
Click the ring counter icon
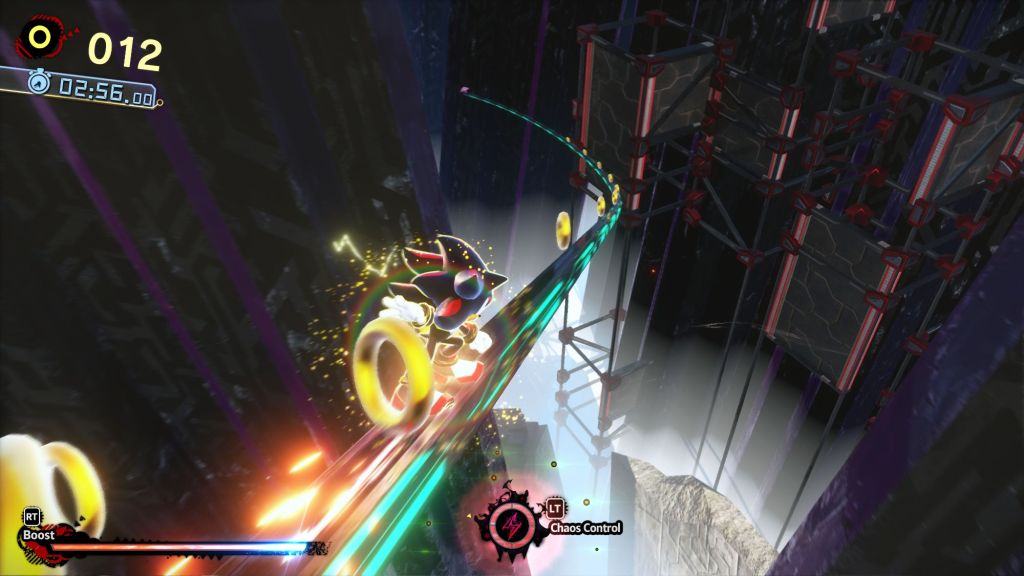[x=40, y=38]
